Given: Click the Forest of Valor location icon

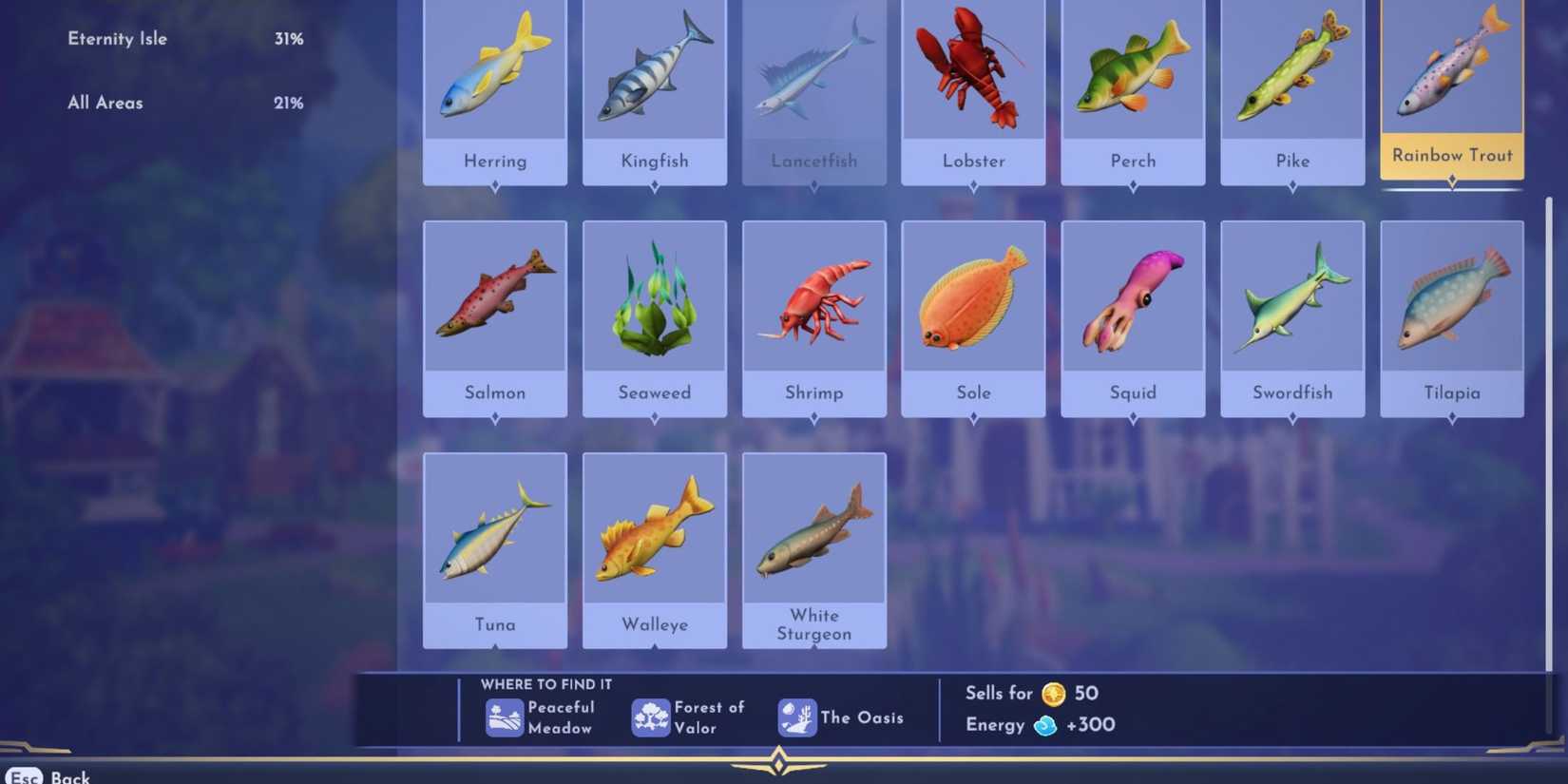Looking at the screenshot, I should tap(650, 717).
